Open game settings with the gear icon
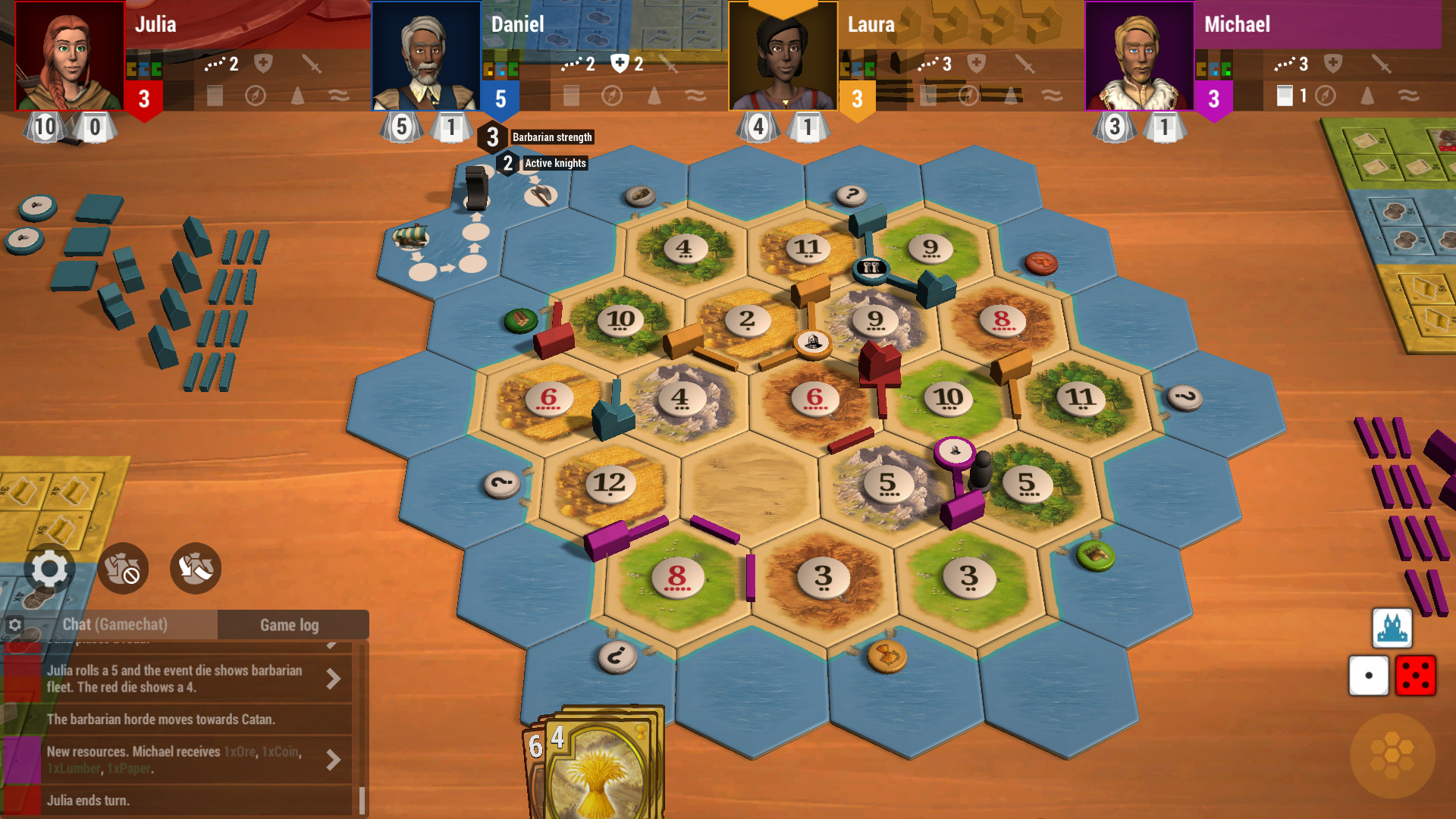1456x819 pixels. point(49,567)
